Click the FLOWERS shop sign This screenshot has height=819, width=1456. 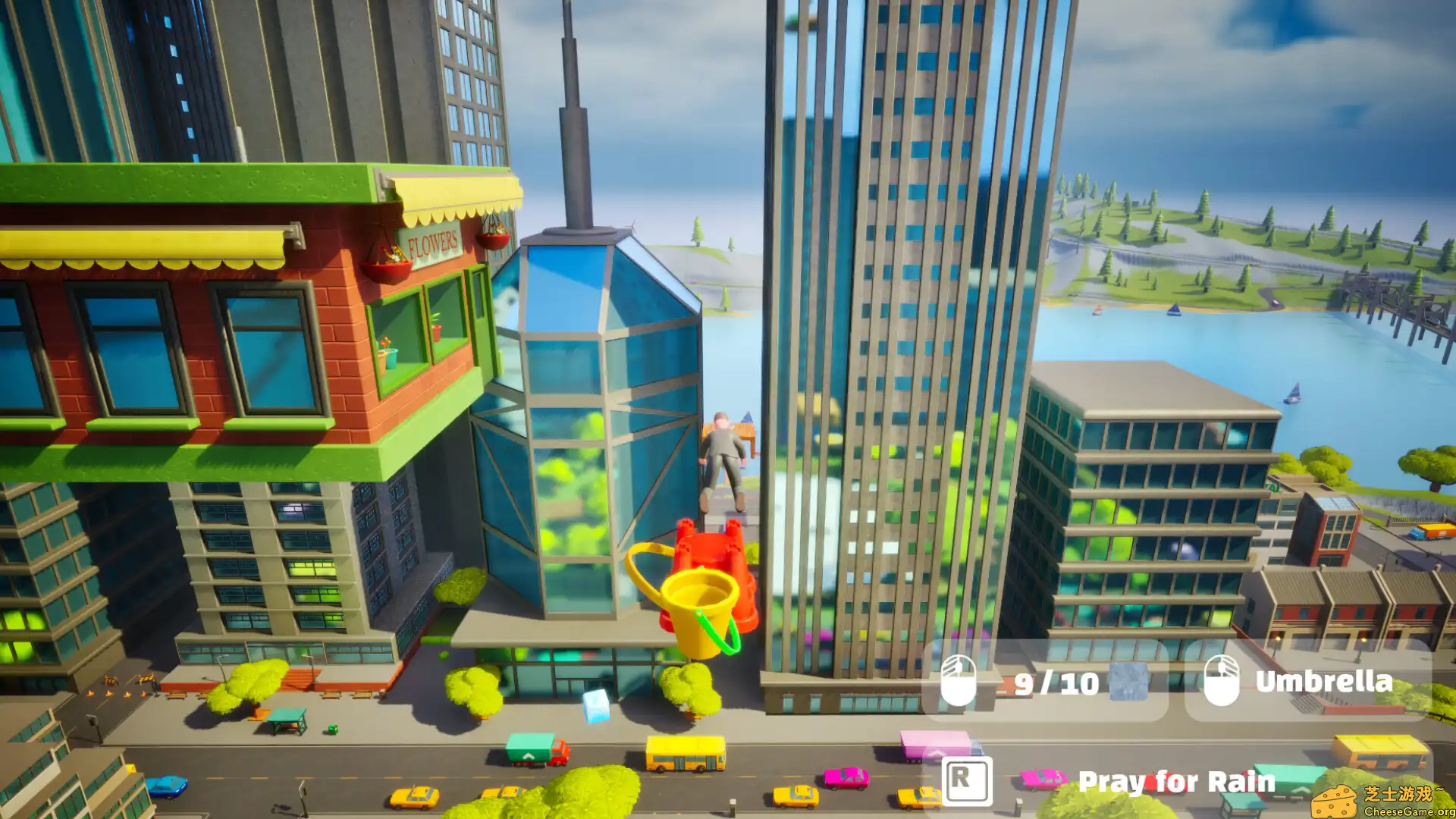(432, 241)
